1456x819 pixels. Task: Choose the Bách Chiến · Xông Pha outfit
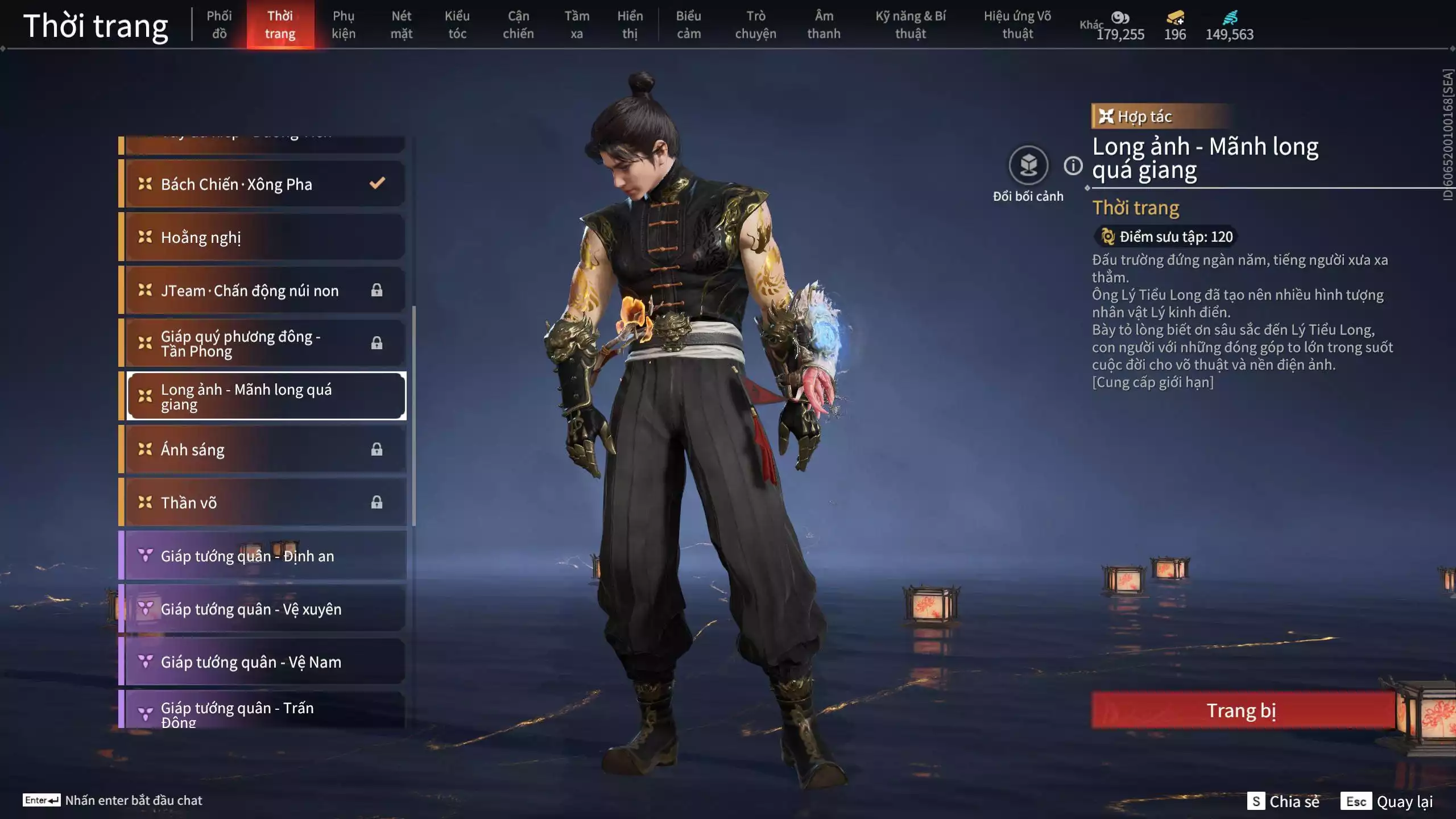point(265,184)
